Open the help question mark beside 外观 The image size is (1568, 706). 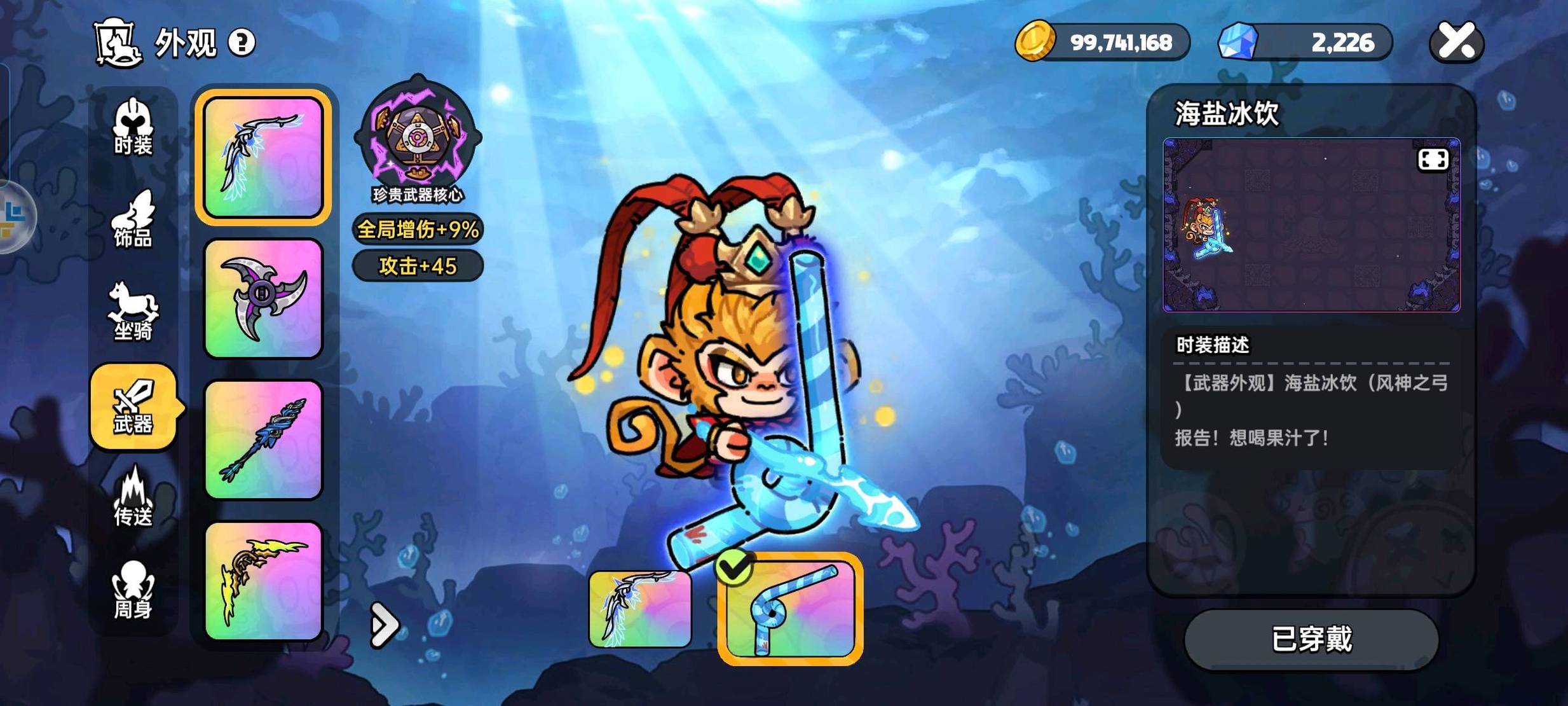tap(242, 43)
